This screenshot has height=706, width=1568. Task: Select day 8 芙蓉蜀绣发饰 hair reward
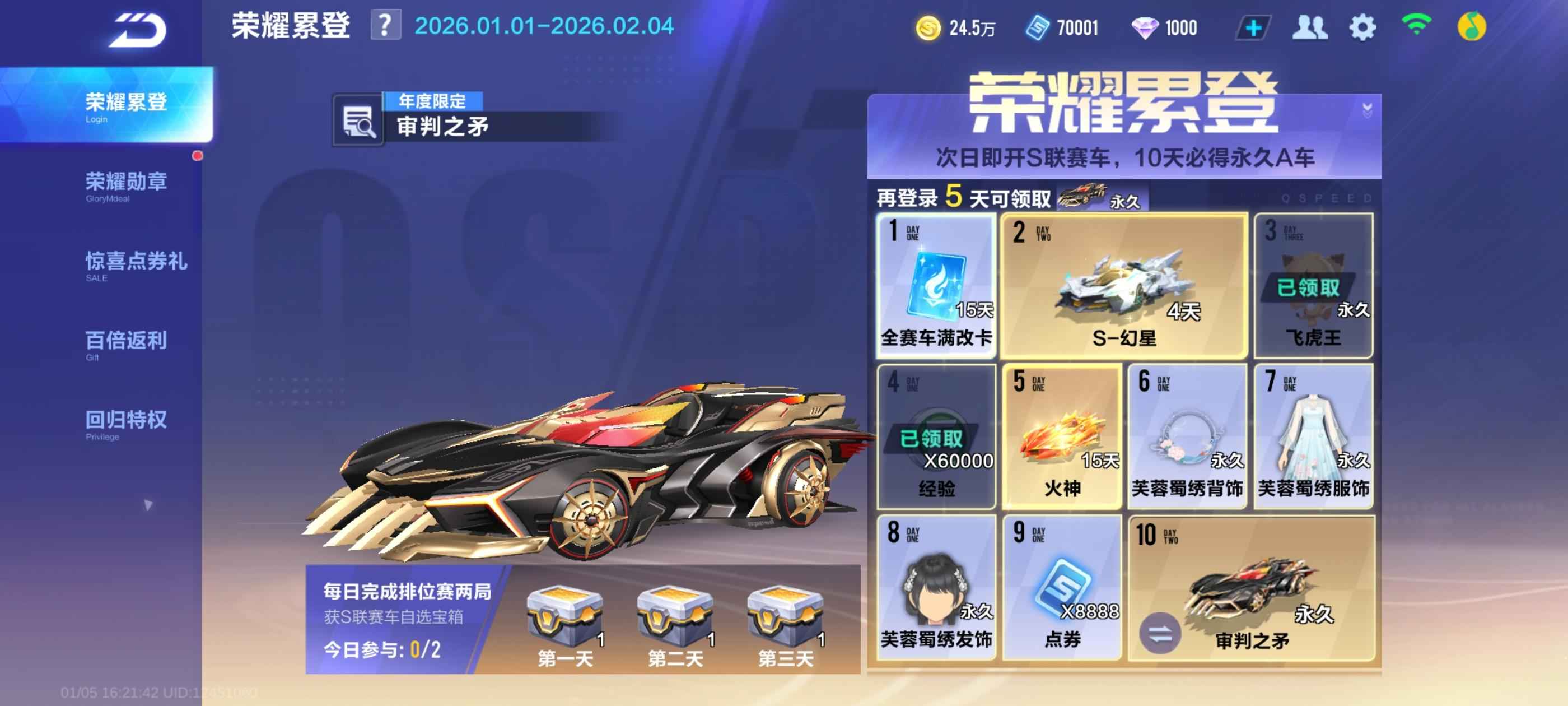click(x=936, y=587)
